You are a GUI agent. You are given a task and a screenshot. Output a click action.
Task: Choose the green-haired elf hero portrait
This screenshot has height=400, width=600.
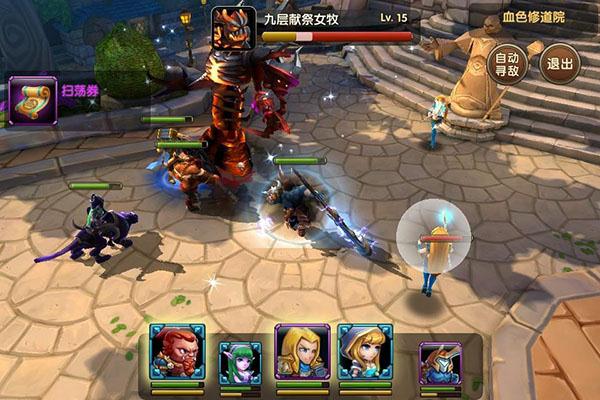(240, 362)
